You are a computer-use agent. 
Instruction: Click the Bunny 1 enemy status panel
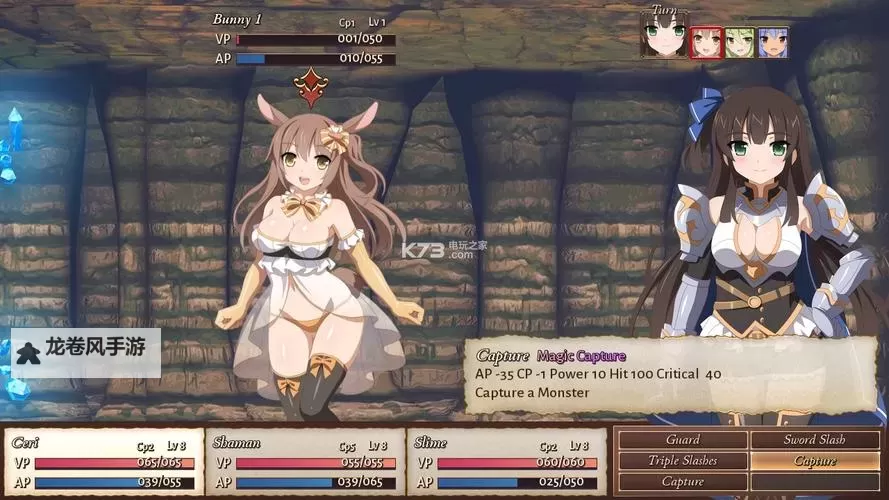point(304,39)
